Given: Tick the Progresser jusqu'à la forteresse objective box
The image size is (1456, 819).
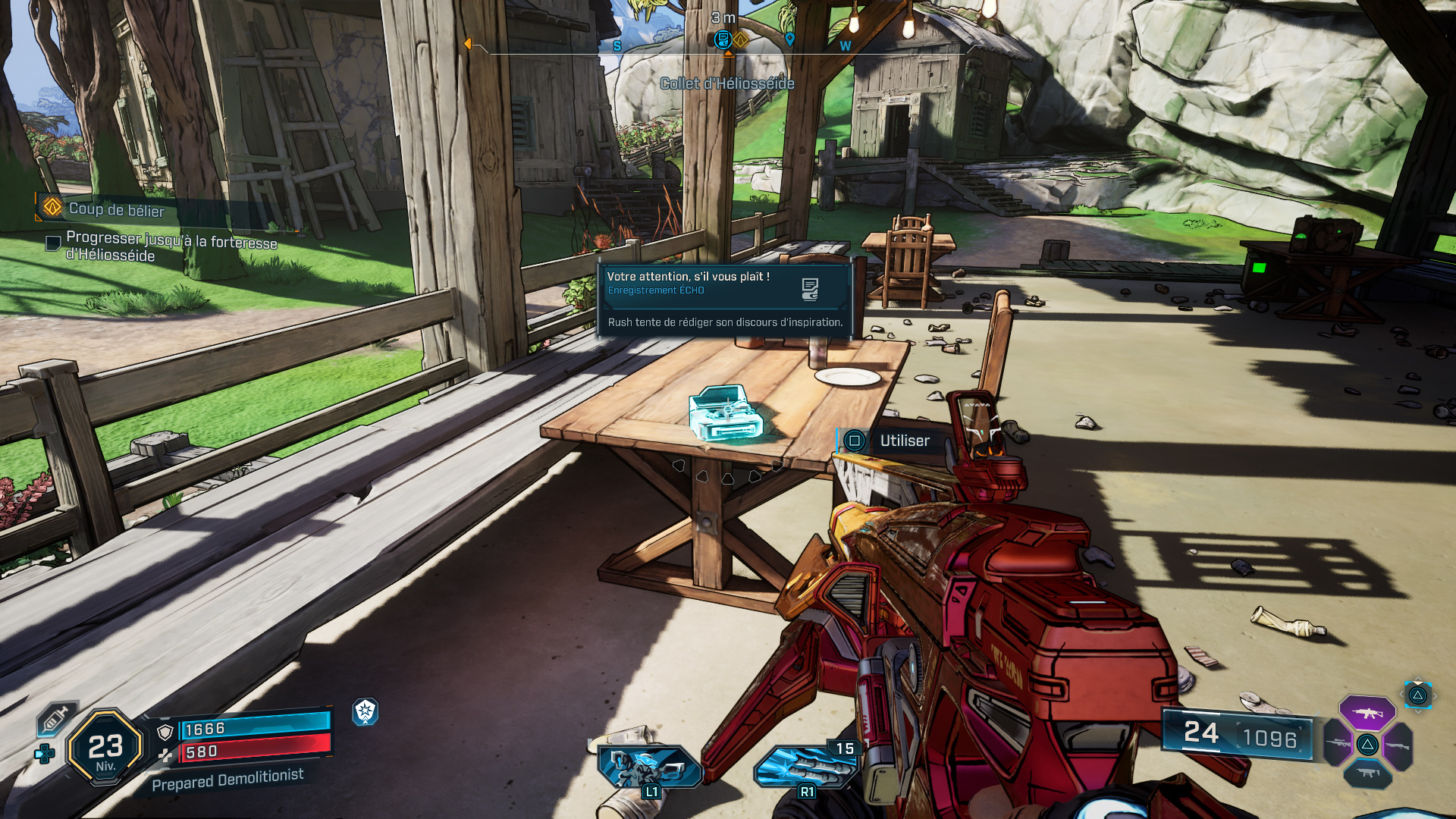Looking at the screenshot, I should (53, 243).
